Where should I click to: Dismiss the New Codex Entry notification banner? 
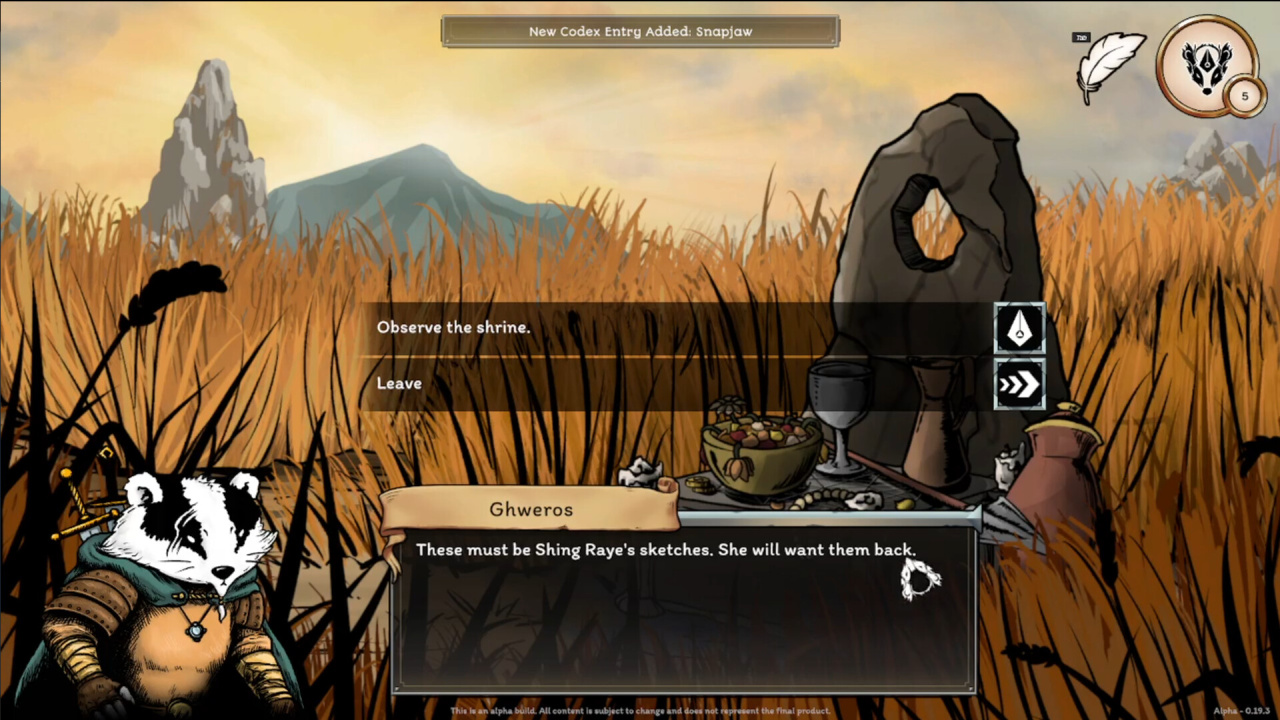pos(640,31)
